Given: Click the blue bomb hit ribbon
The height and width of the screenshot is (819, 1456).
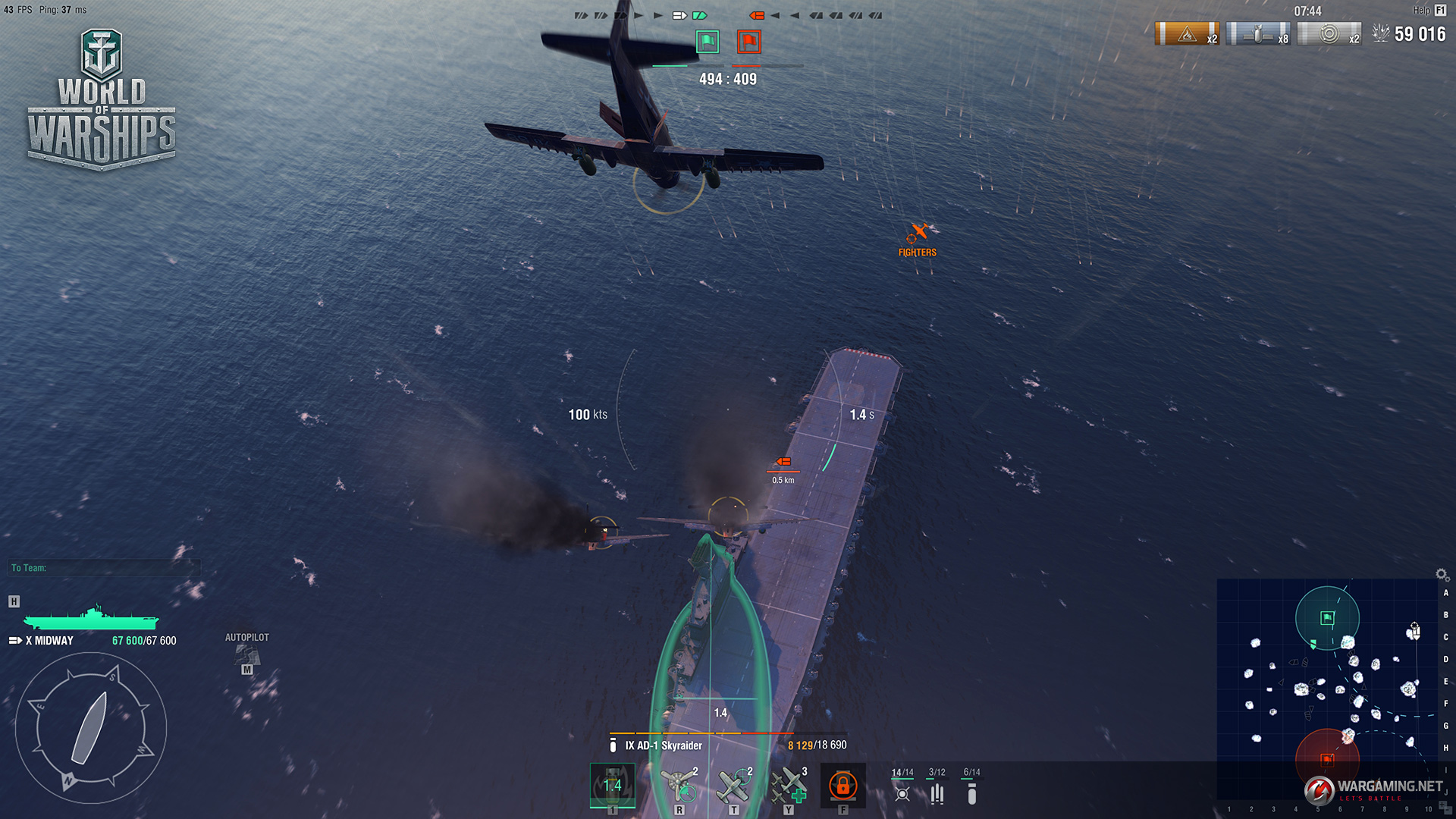Looking at the screenshot, I should [x=1257, y=34].
